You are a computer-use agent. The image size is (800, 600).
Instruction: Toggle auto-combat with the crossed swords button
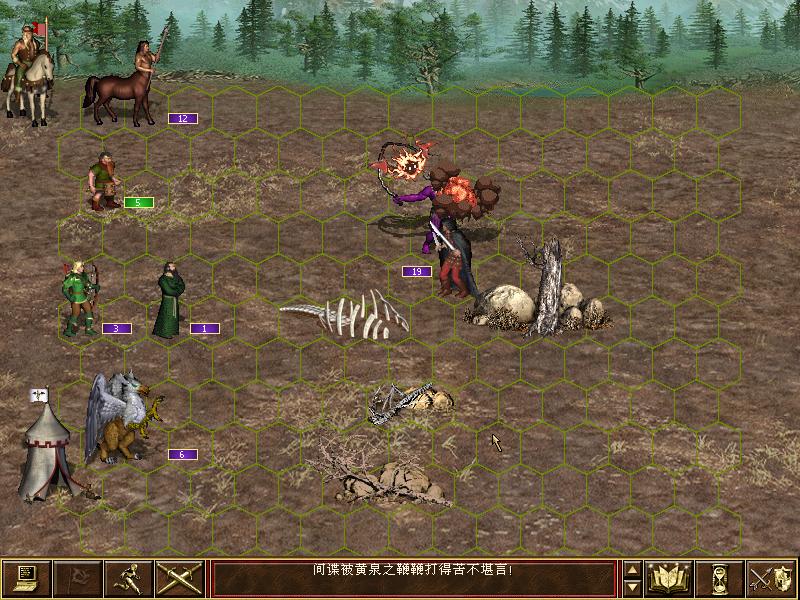point(180,578)
